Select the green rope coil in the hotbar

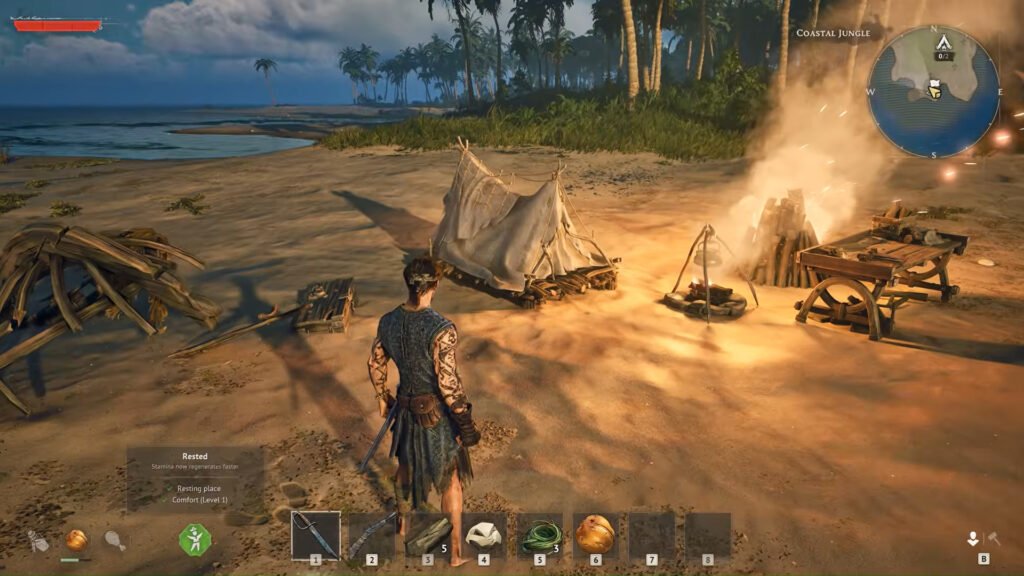click(x=540, y=535)
